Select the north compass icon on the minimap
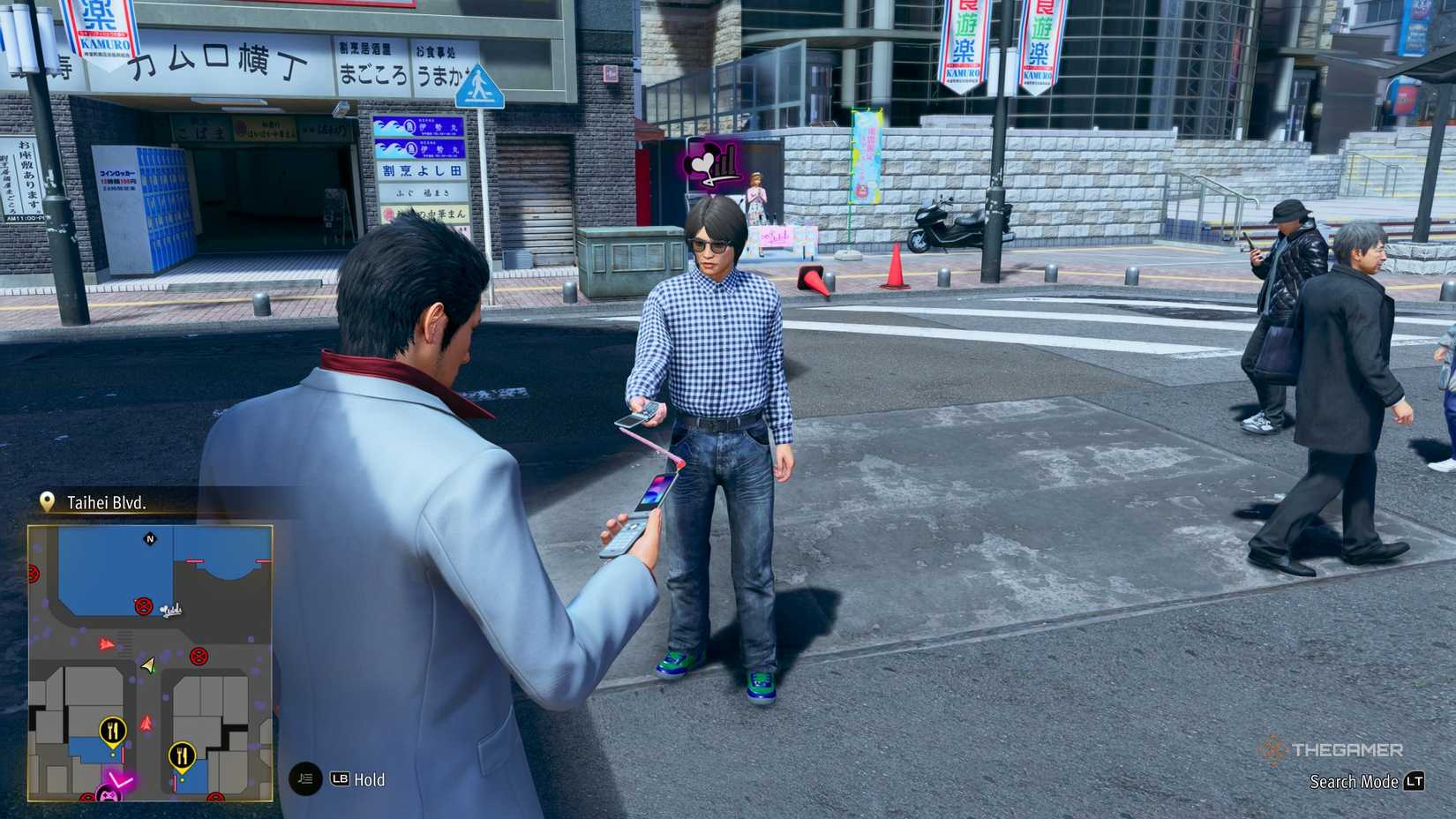Image resolution: width=1456 pixels, height=819 pixels. (x=151, y=539)
